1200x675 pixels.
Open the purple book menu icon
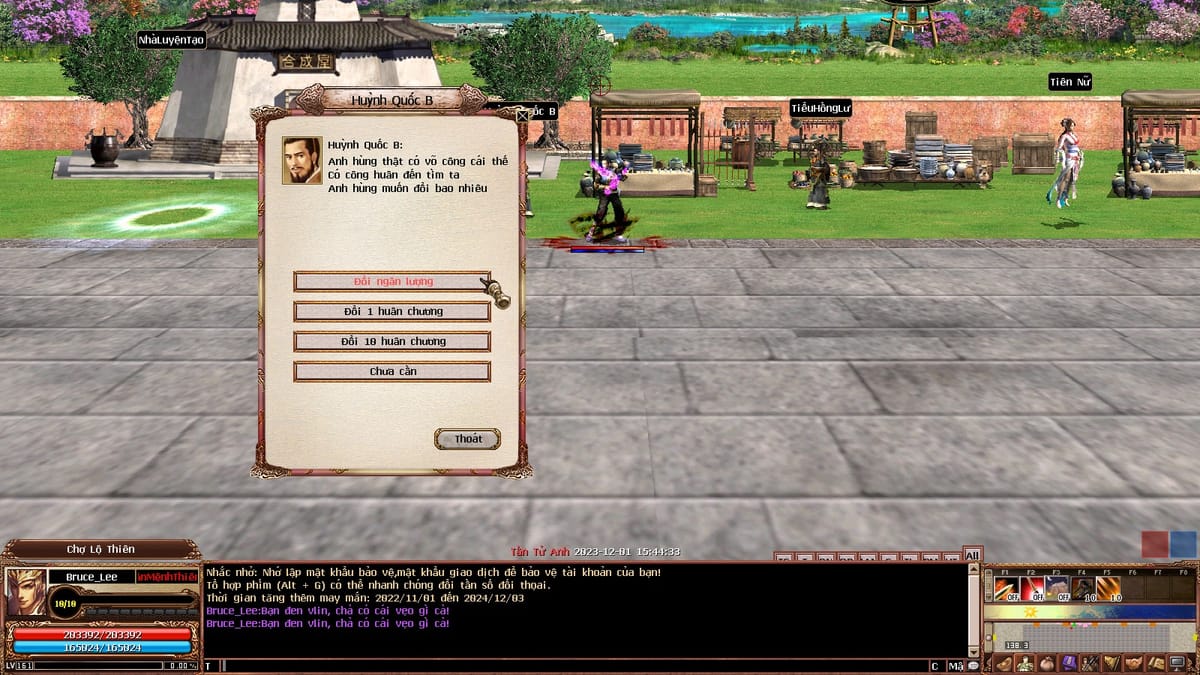[1068, 663]
